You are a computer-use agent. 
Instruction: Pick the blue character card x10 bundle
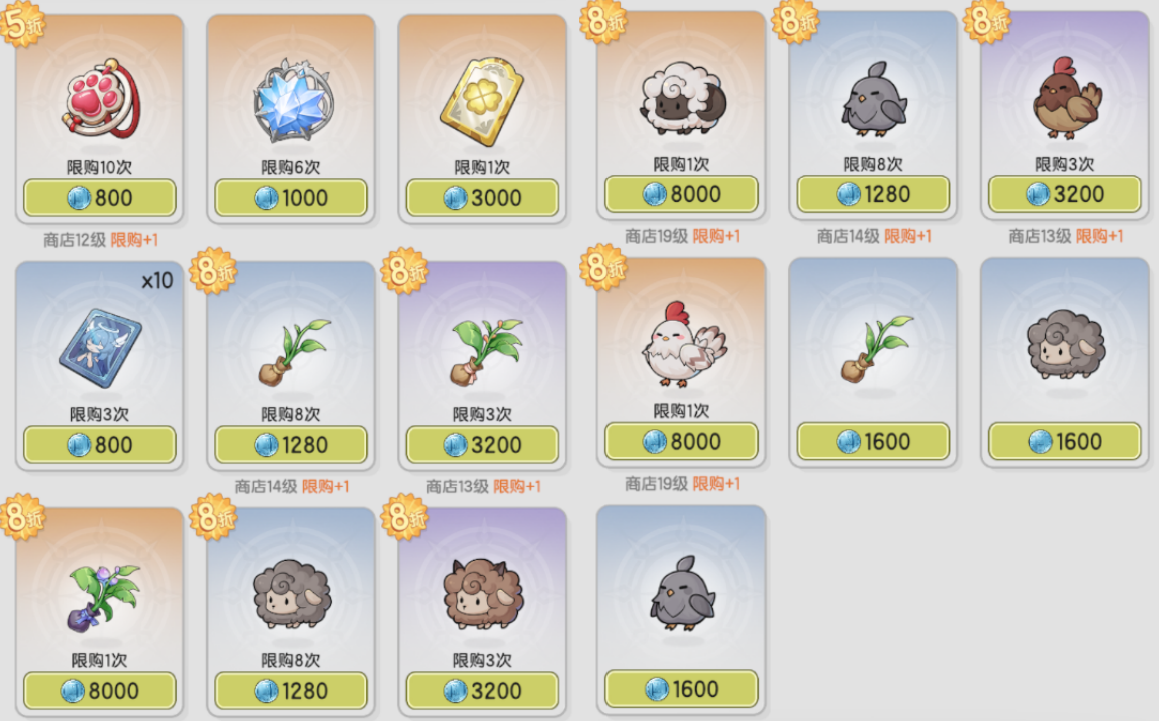pyautogui.click(x=100, y=350)
